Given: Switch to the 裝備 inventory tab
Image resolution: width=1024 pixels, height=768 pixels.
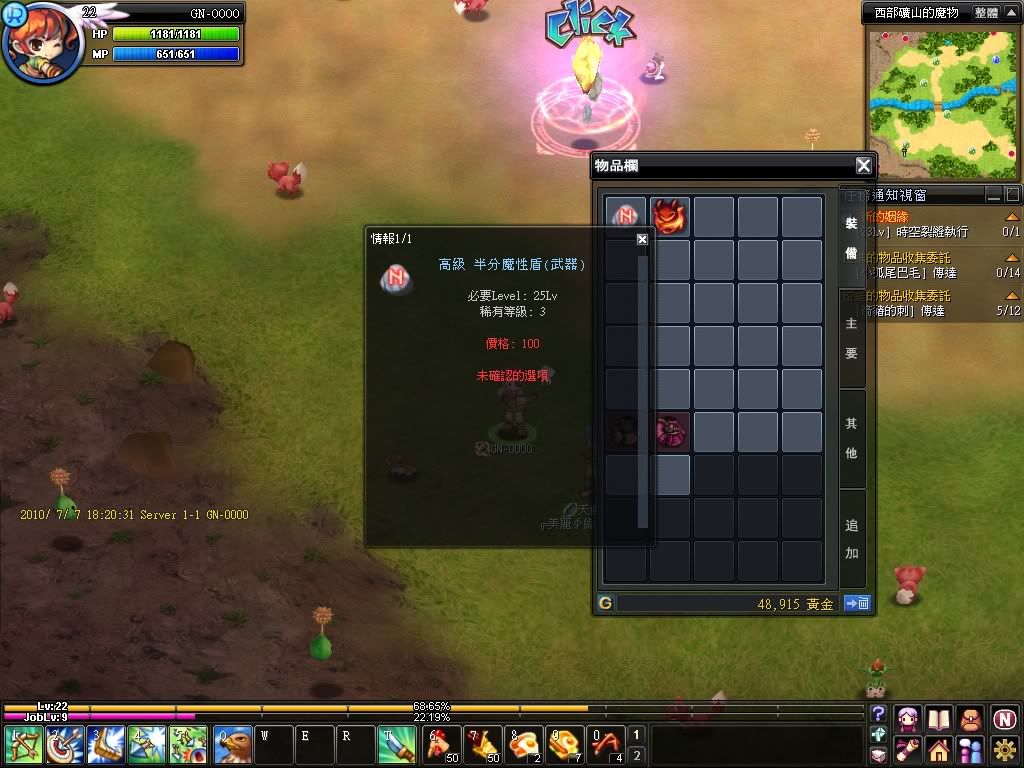Looking at the screenshot, I should 852,240.
